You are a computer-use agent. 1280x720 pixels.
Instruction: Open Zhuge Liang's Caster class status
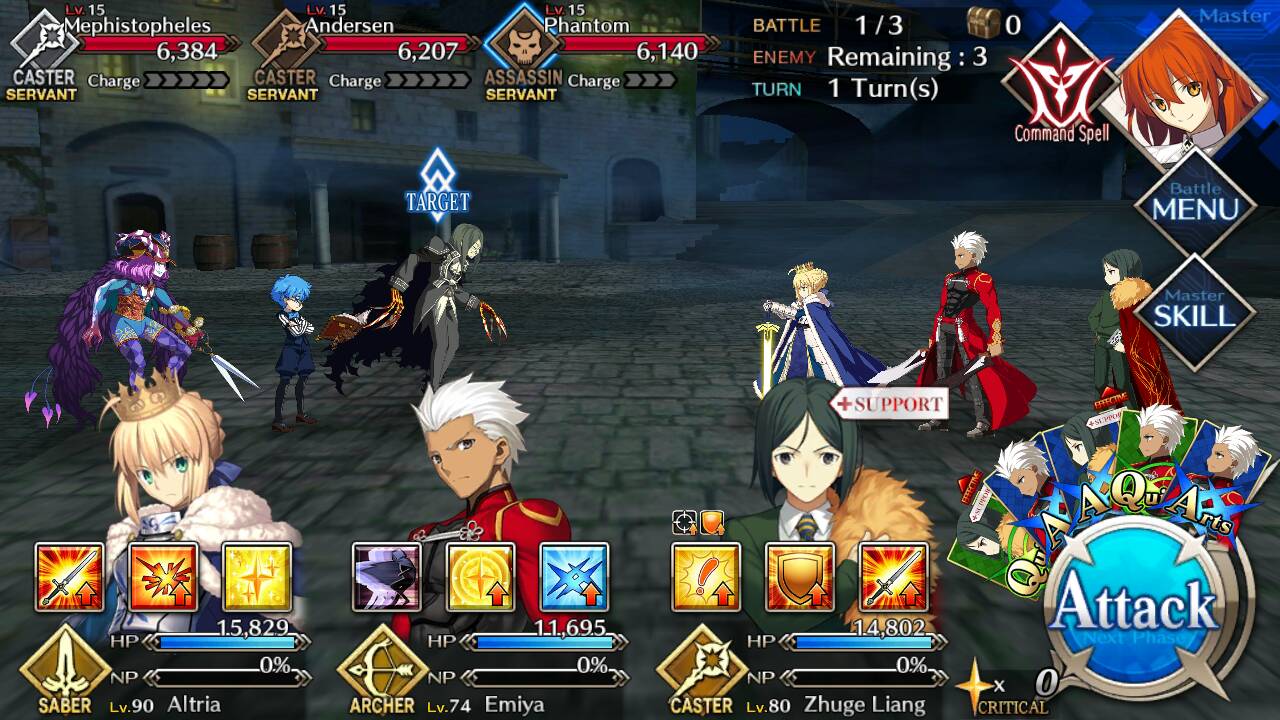point(701,668)
